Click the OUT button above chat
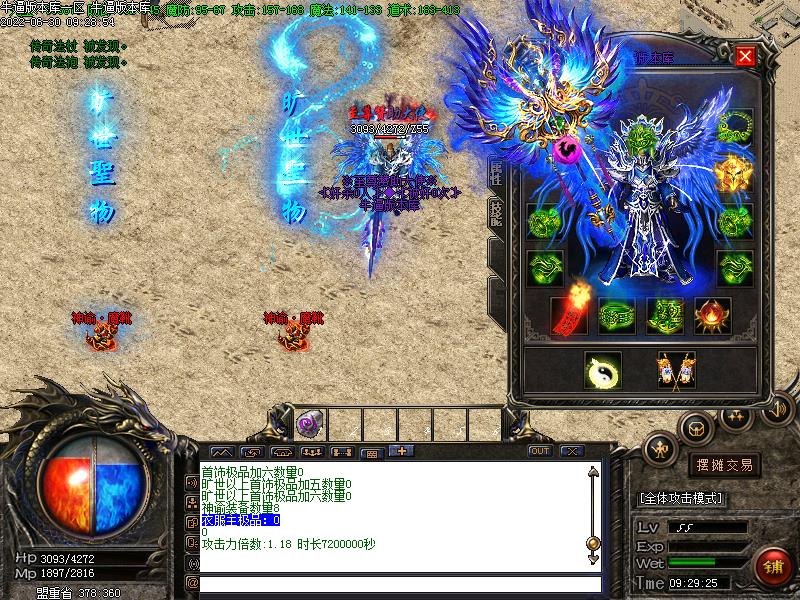Screen dimensions: 800x600 (540, 451)
